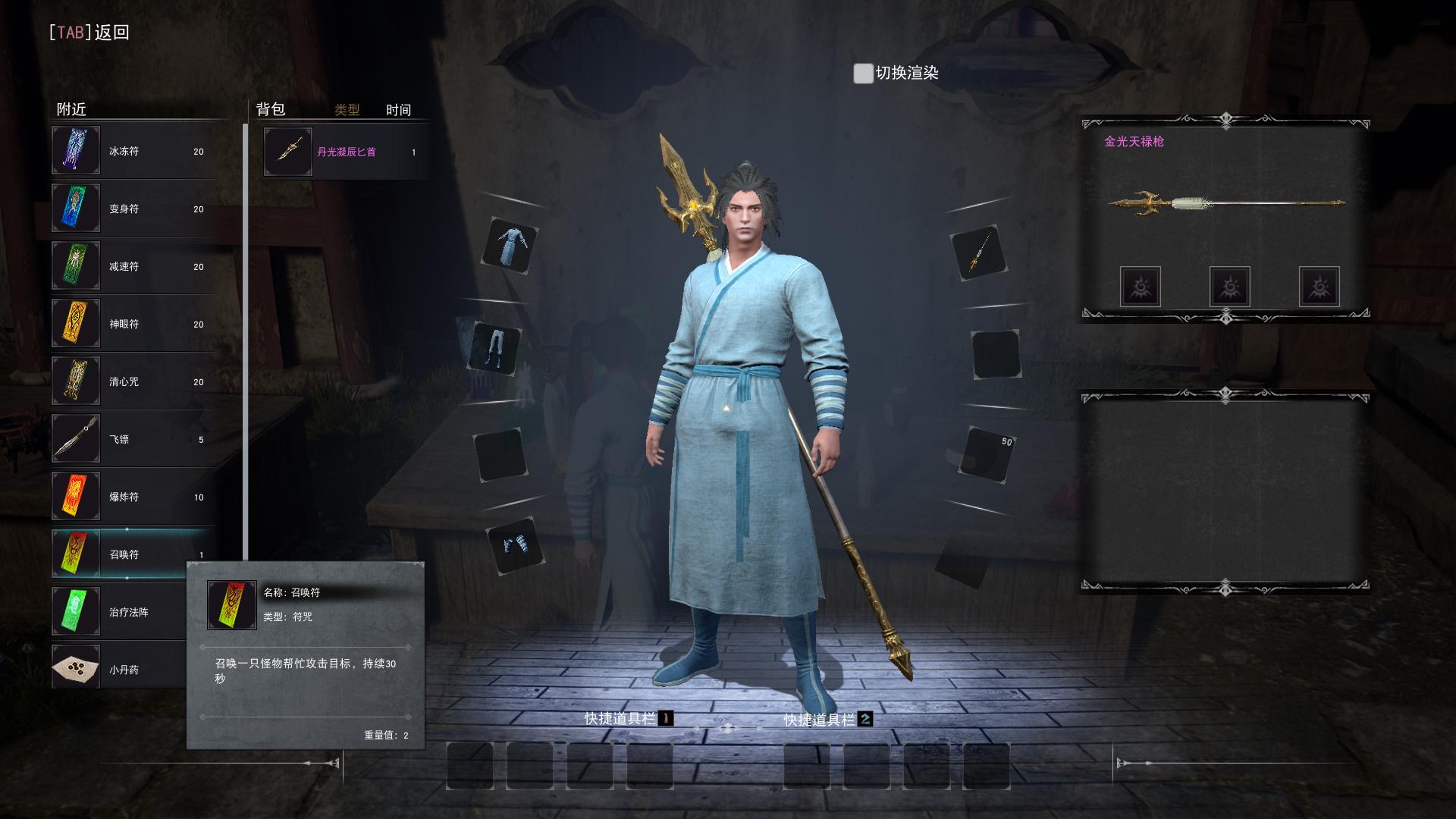Select the equipped trousers slot
This screenshot has height=819, width=1456.
coord(496,349)
